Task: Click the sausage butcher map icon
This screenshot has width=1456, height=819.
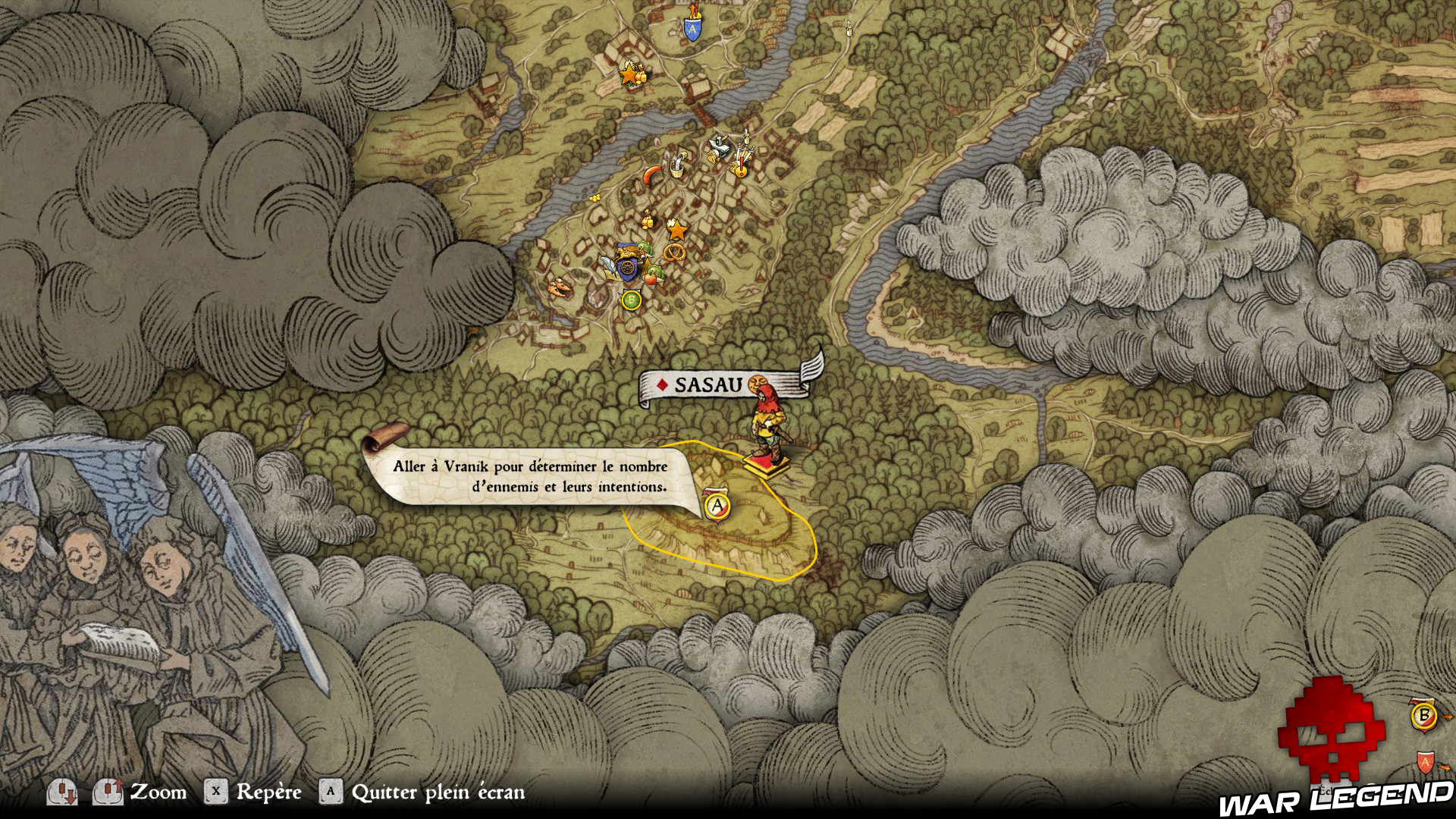Action: click(652, 176)
